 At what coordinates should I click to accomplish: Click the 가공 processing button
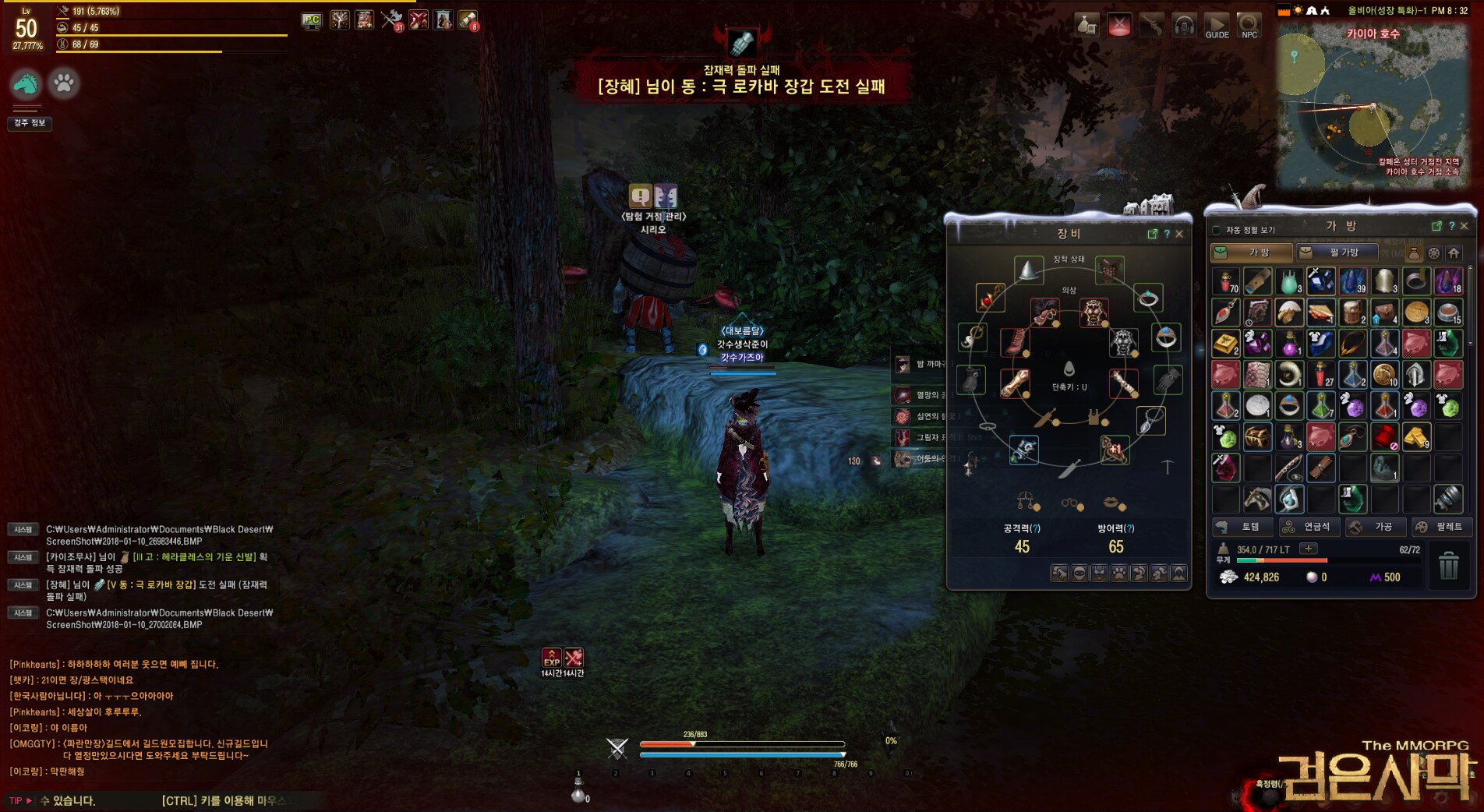(x=1376, y=528)
